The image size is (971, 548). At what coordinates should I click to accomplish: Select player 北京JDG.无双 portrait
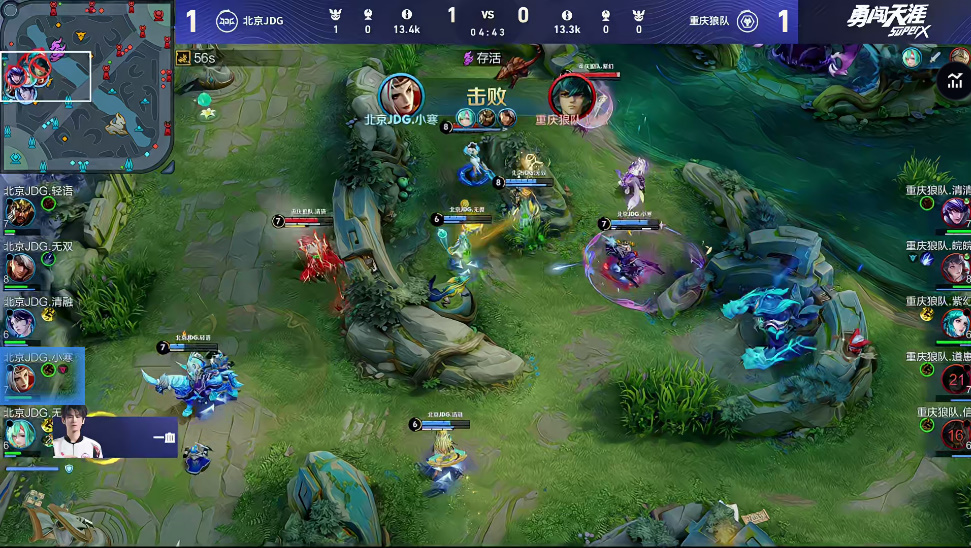(19, 267)
